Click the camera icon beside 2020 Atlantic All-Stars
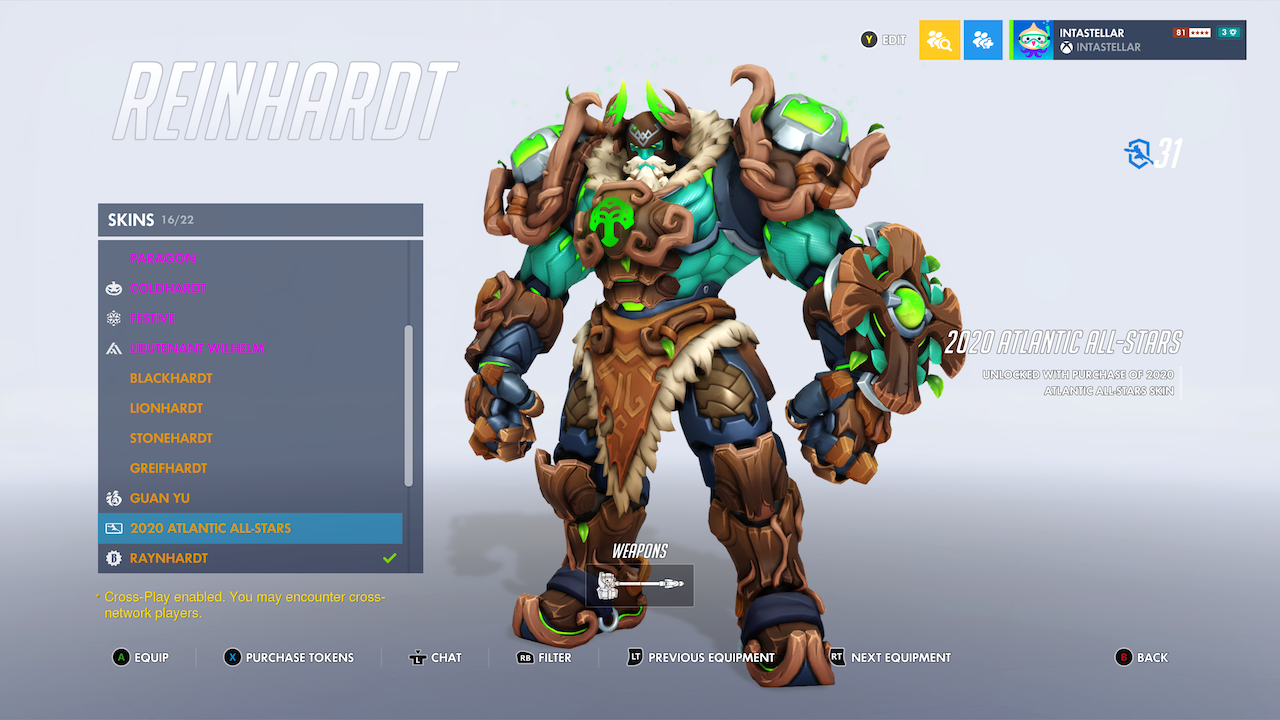The width and height of the screenshot is (1280, 720). [x=113, y=528]
